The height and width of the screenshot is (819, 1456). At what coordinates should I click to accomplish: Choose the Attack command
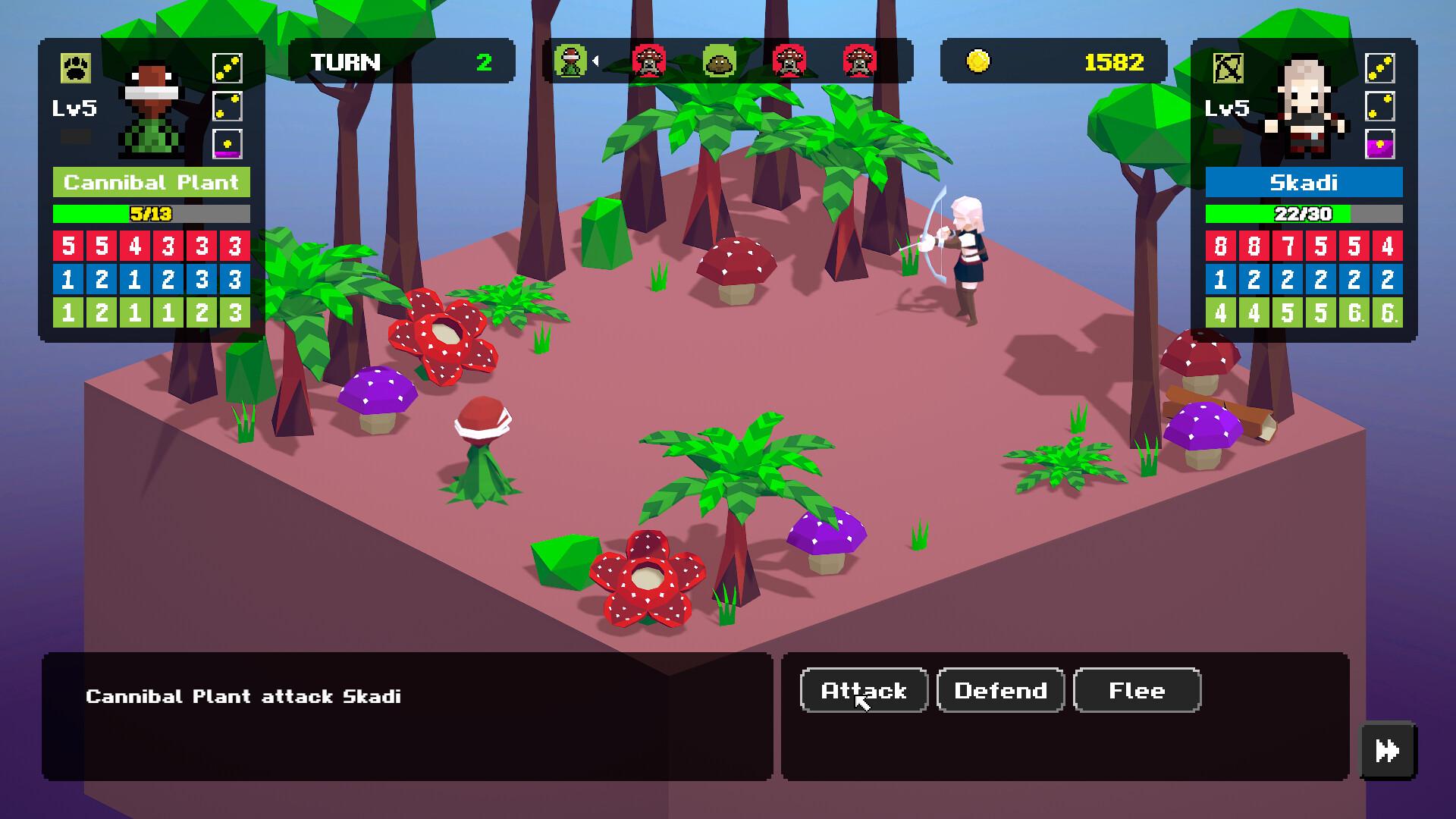tap(864, 690)
